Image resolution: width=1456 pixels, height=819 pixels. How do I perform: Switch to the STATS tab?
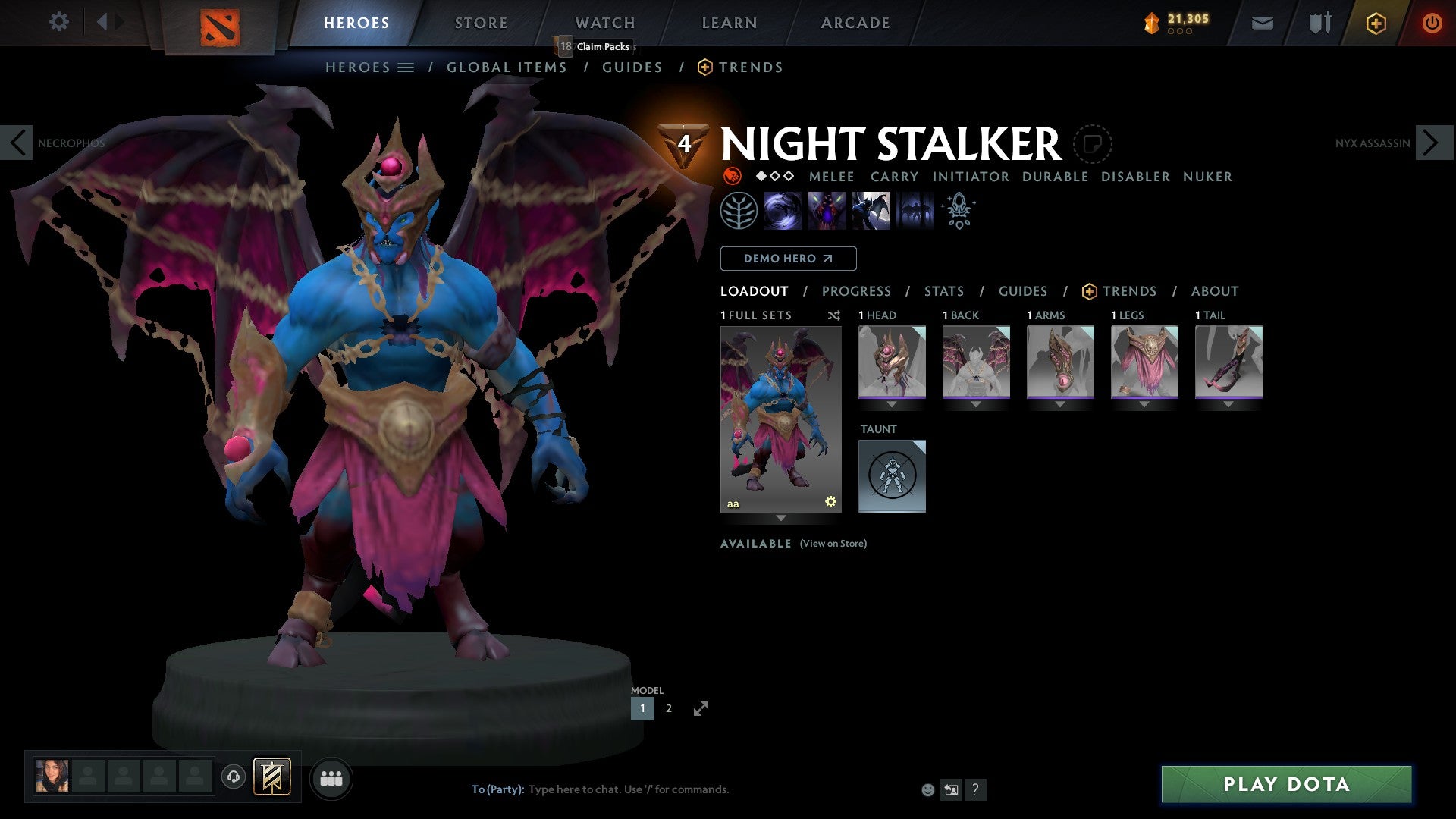pyautogui.click(x=943, y=290)
